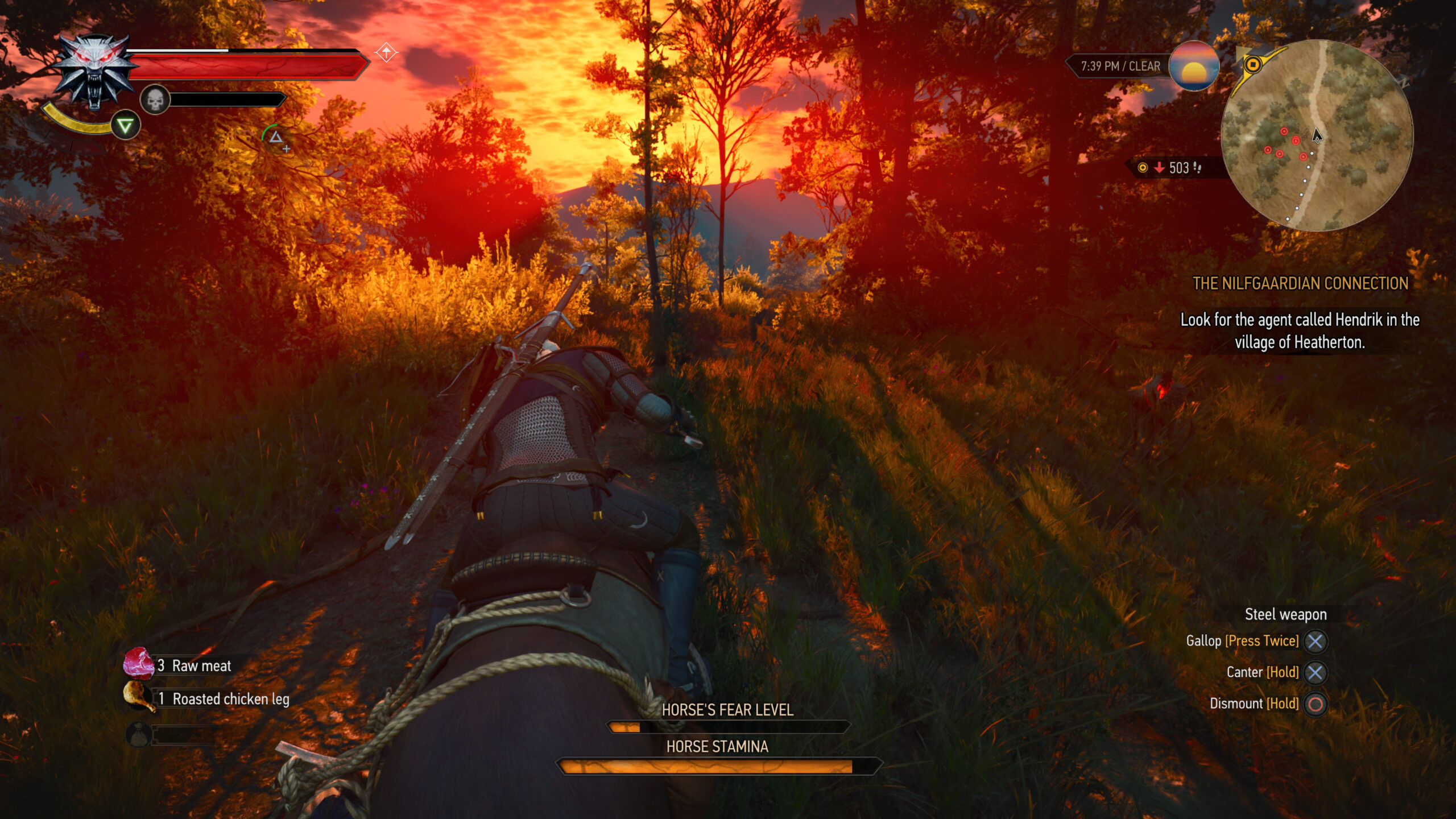Select the Raw meat item icon
1456x819 pixels.
pos(139,665)
